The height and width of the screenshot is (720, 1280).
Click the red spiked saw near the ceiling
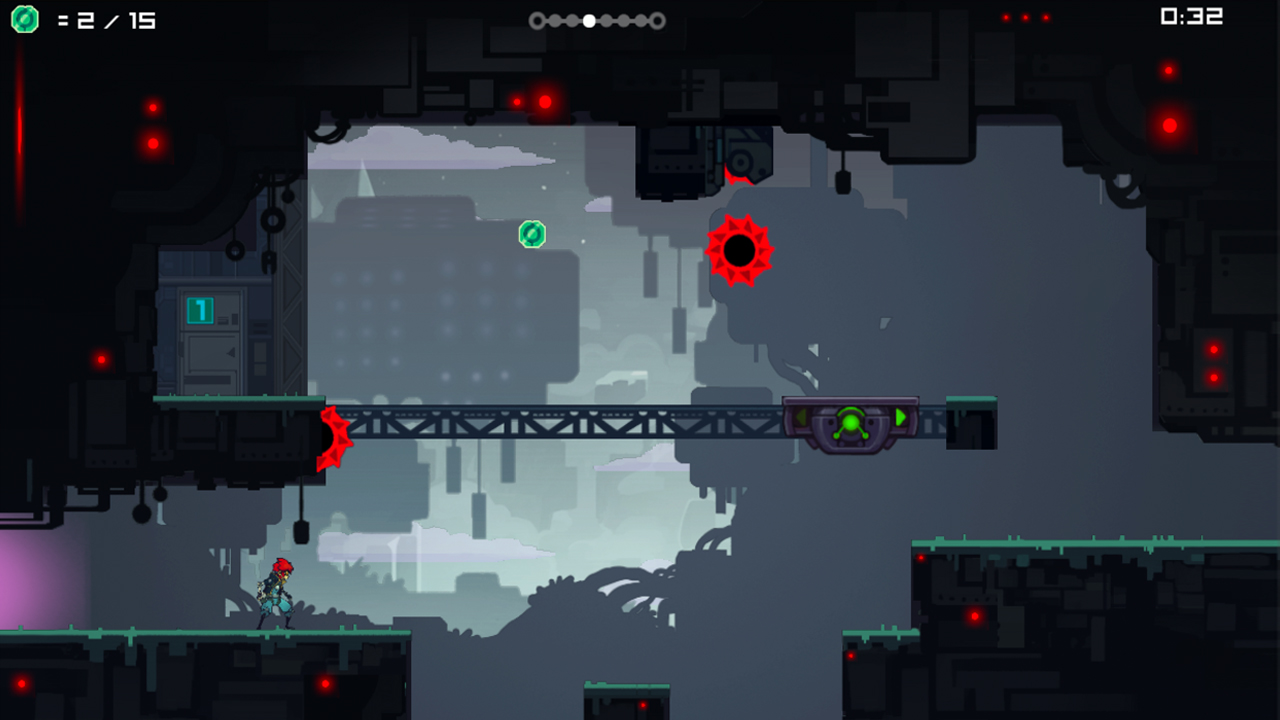point(738,251)
